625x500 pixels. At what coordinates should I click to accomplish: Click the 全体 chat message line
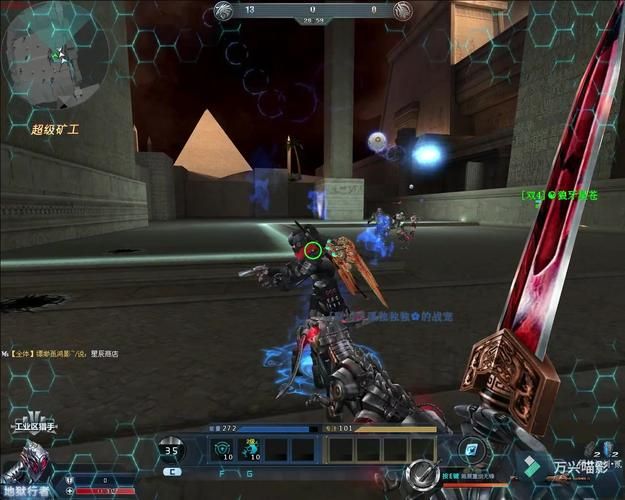click(68, 354)
